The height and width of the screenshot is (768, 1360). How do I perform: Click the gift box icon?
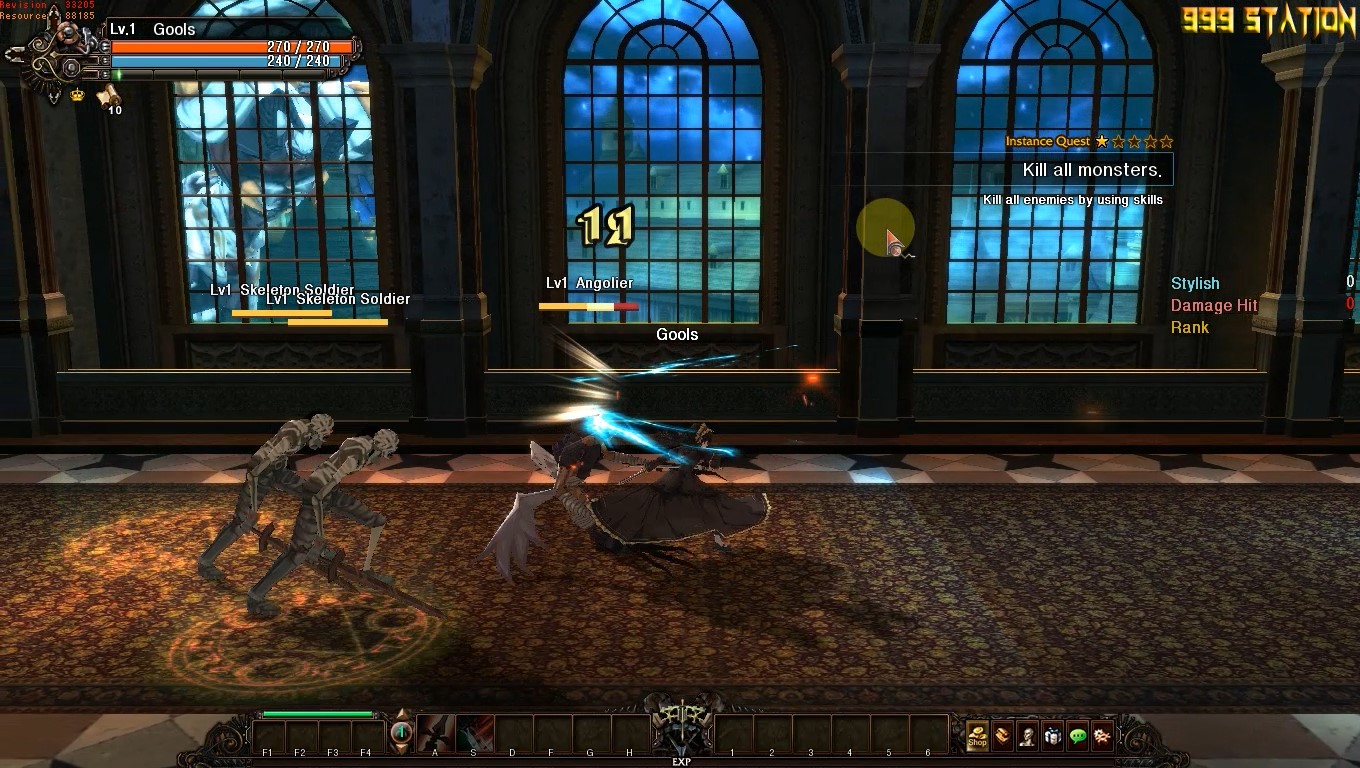click(x=1052, y=737)
